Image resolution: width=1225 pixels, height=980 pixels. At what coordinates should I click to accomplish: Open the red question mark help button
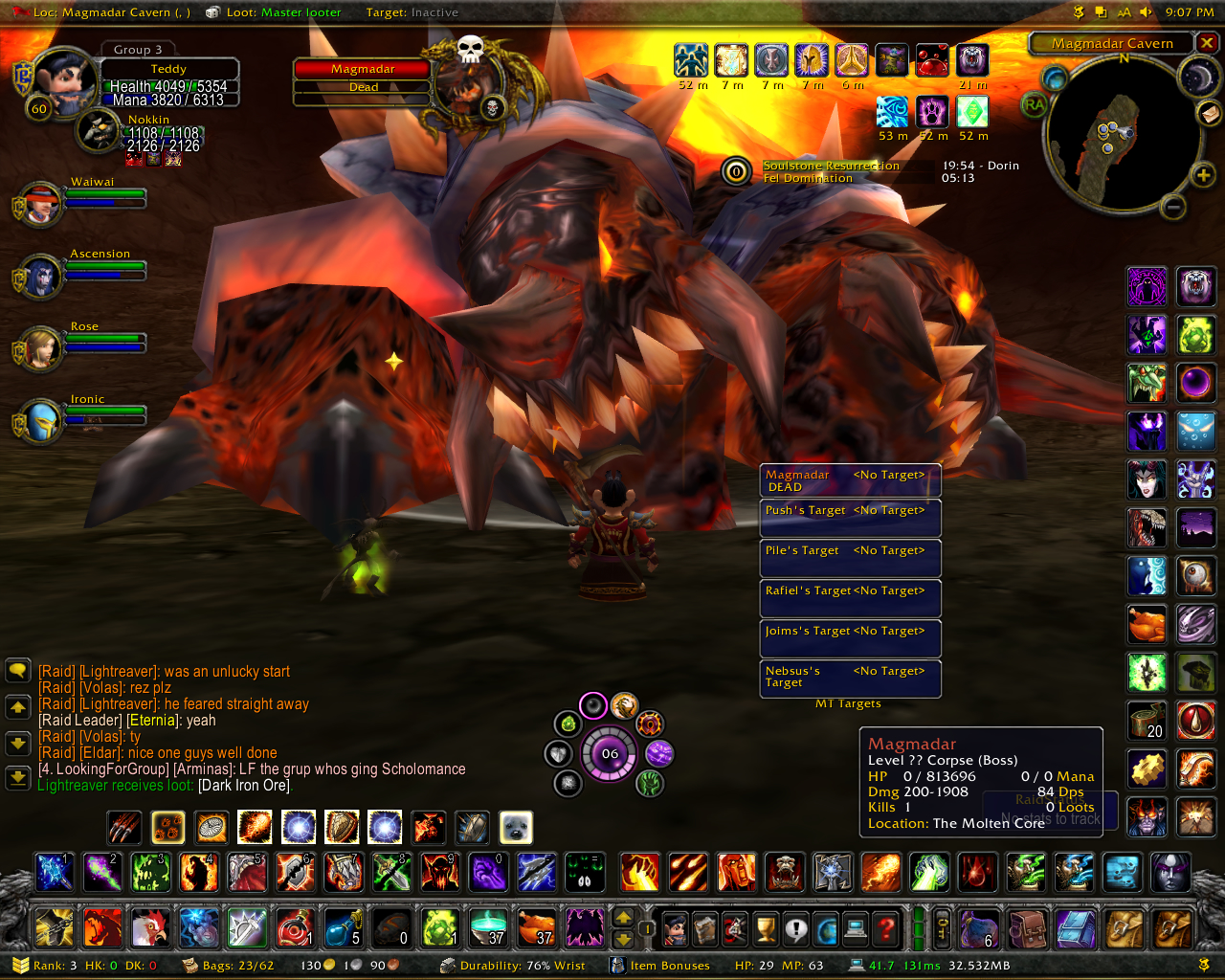click(x=886, y=927)
